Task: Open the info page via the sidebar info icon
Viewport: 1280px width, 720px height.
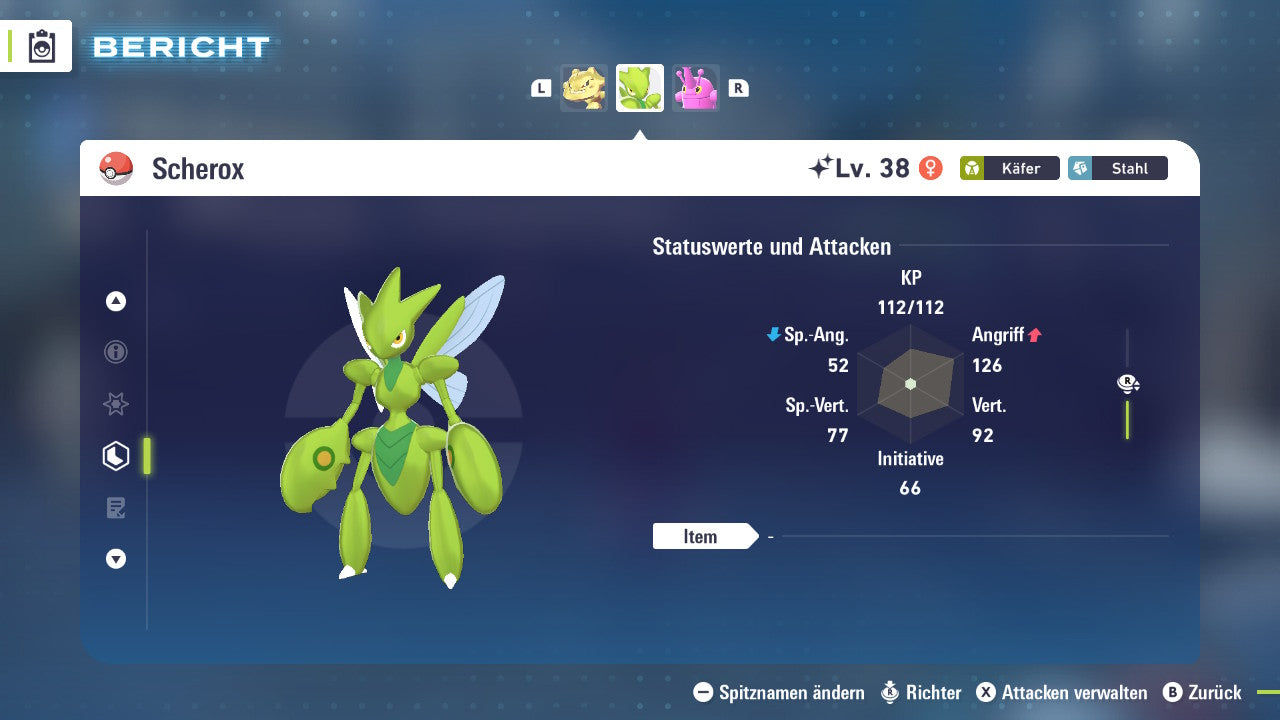Action: 115,352
